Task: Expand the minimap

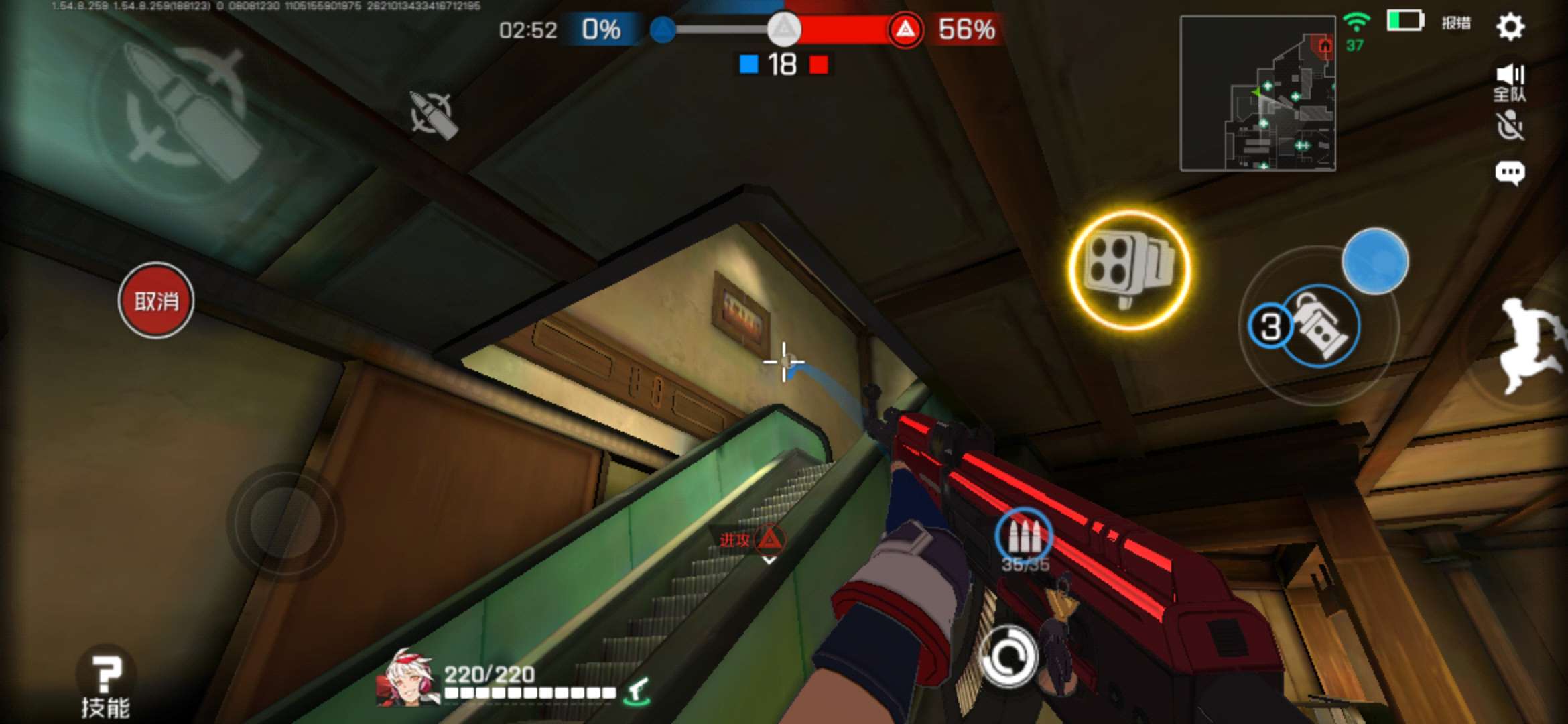Action: tap(1257, 93)
